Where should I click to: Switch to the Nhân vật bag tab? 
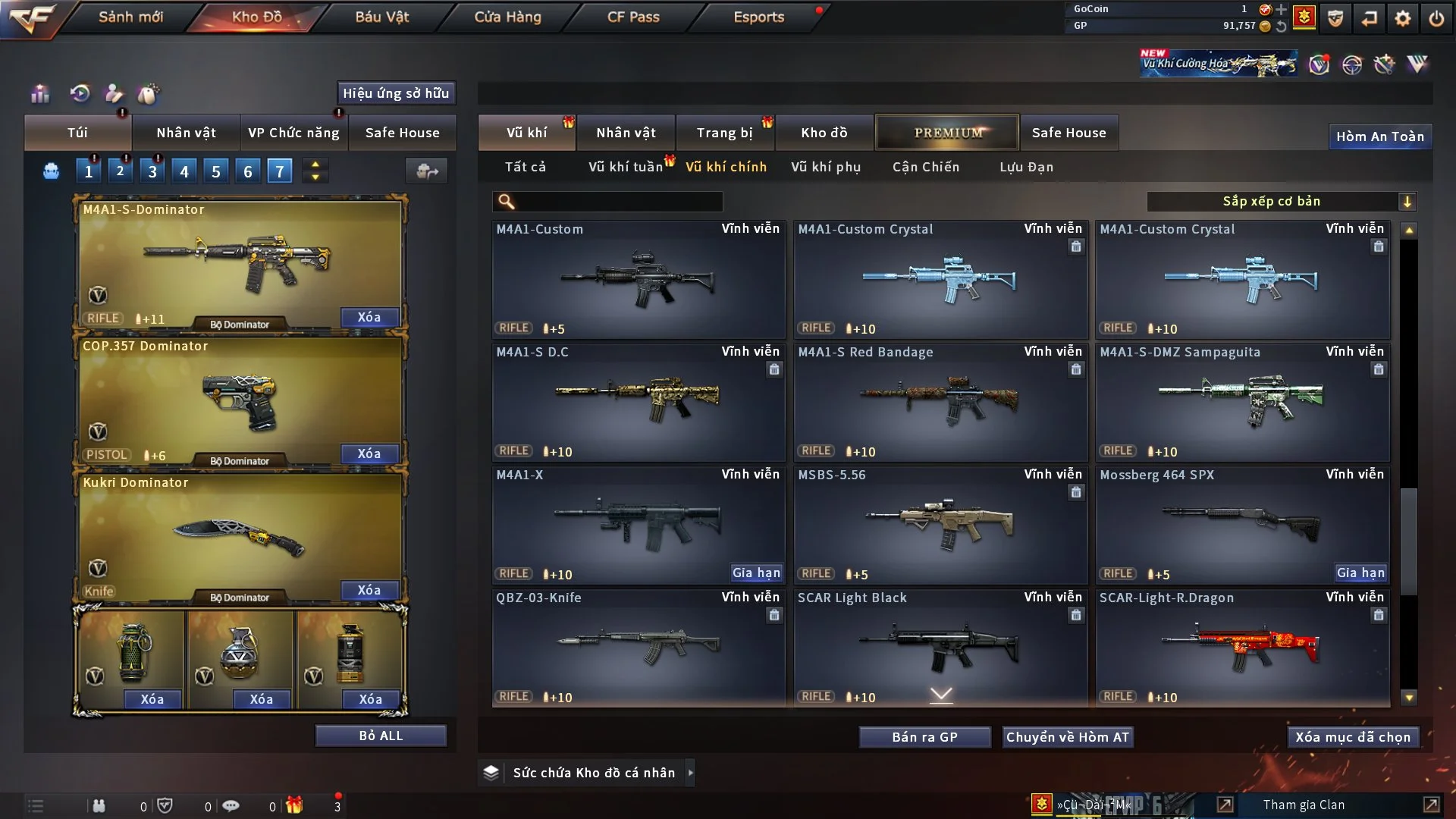[x=186, y=133]
